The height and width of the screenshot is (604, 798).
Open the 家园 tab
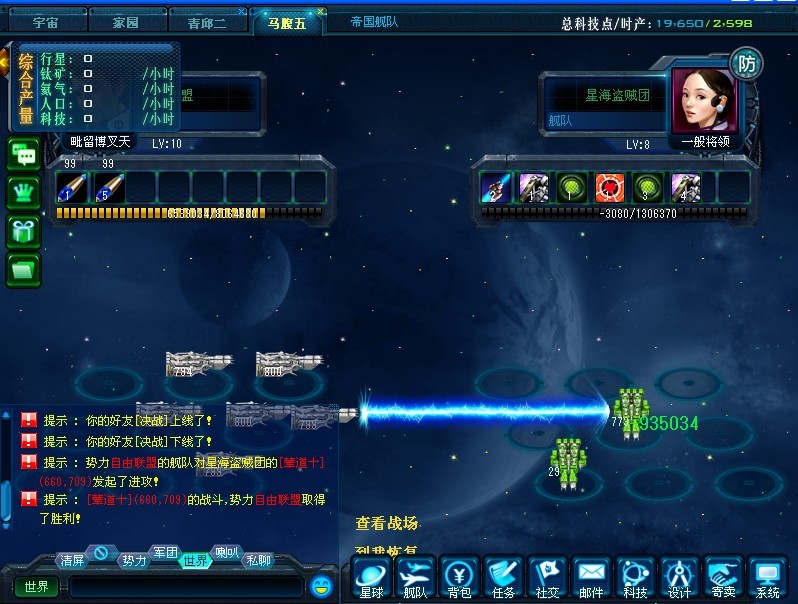pos(125,21)
